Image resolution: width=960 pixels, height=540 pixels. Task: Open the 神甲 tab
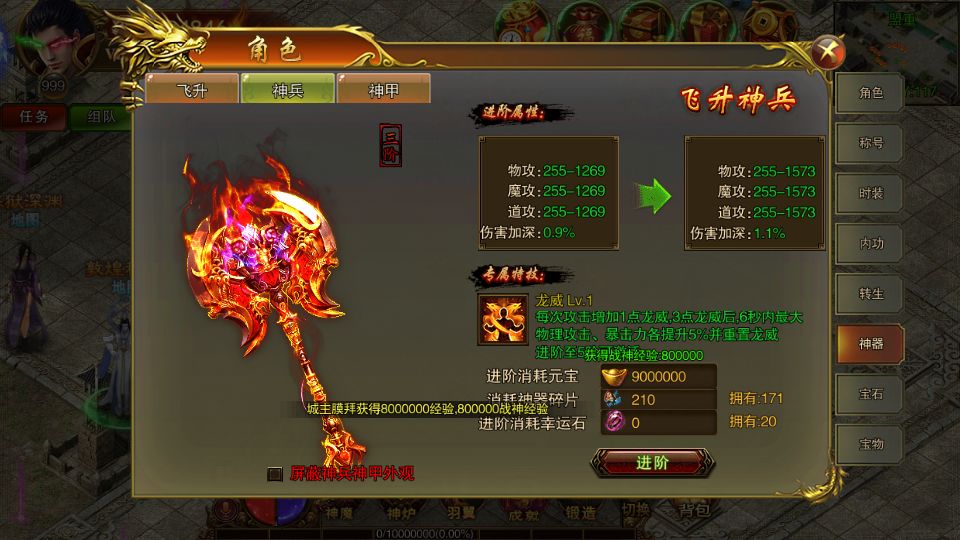(x=383, y=90)
